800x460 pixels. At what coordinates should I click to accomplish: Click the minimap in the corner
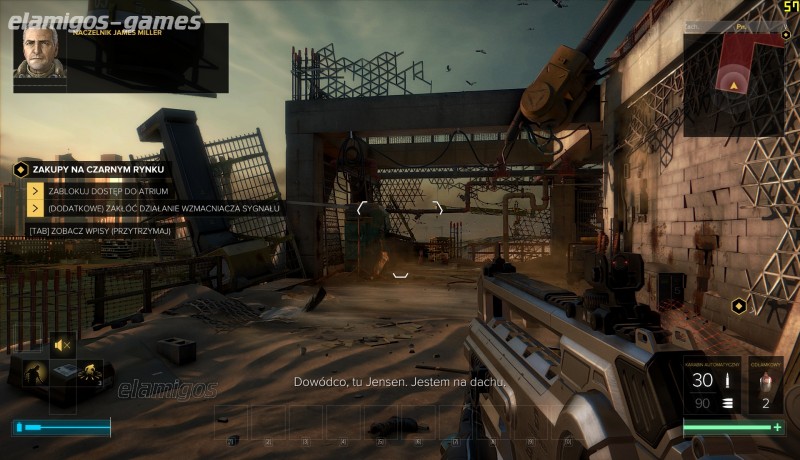[735, 83]
